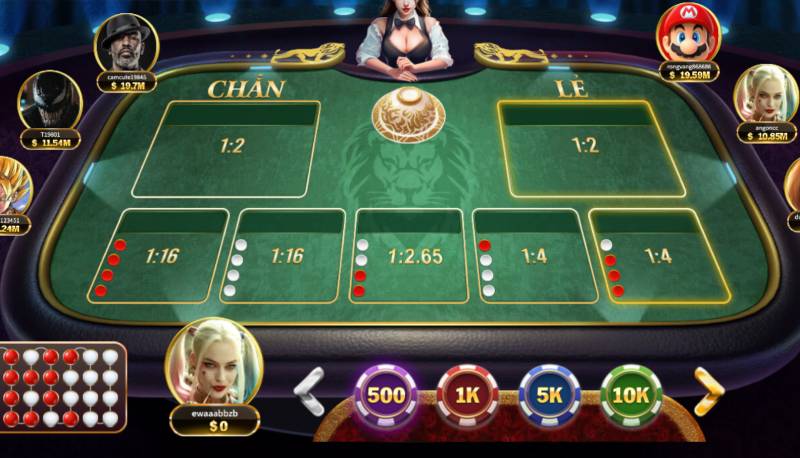View player T19801's avatar

(x=49, y=102)
